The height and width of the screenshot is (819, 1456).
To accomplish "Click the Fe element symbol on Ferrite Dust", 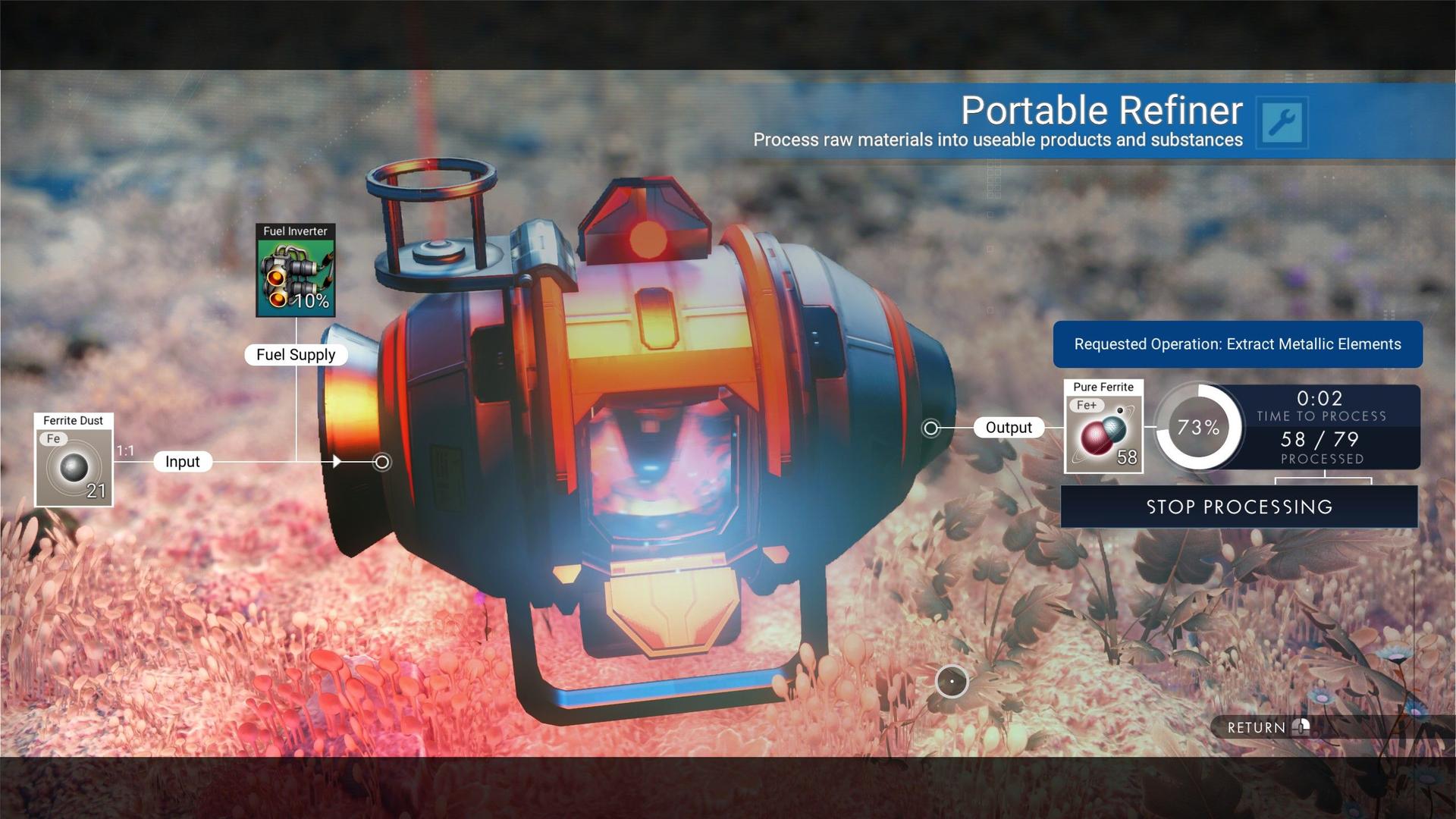I will (x=52, y=438).
